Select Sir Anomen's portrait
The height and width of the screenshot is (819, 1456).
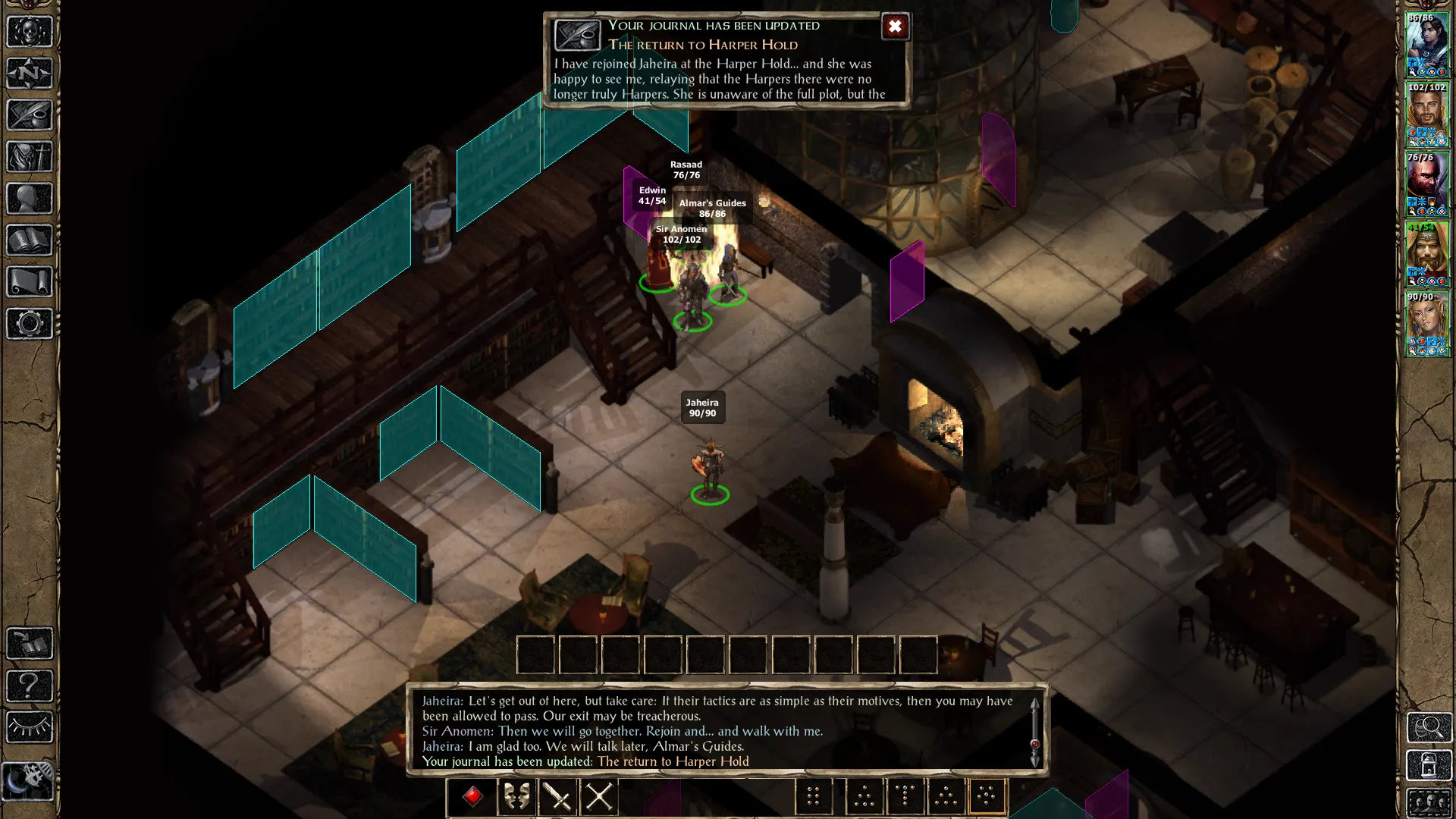point(1427,114)
